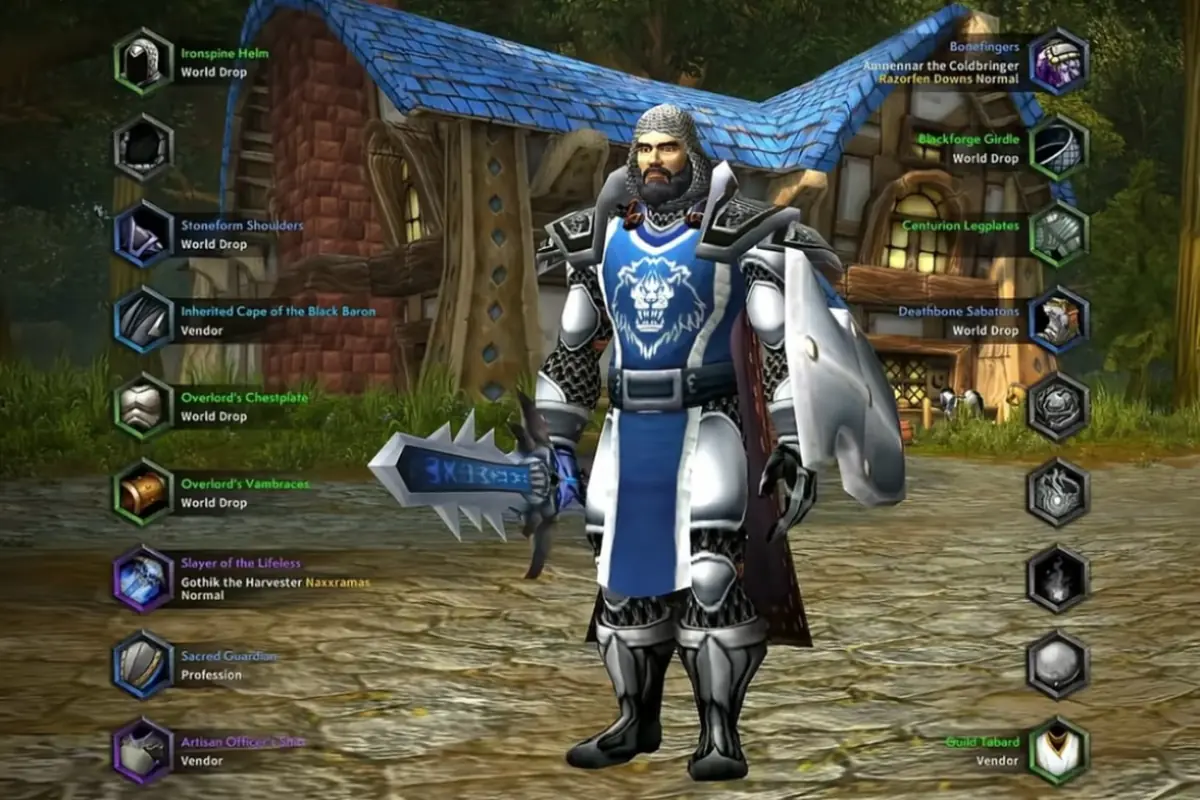Click the Stoneform Shoulders icon

[143, 234]
